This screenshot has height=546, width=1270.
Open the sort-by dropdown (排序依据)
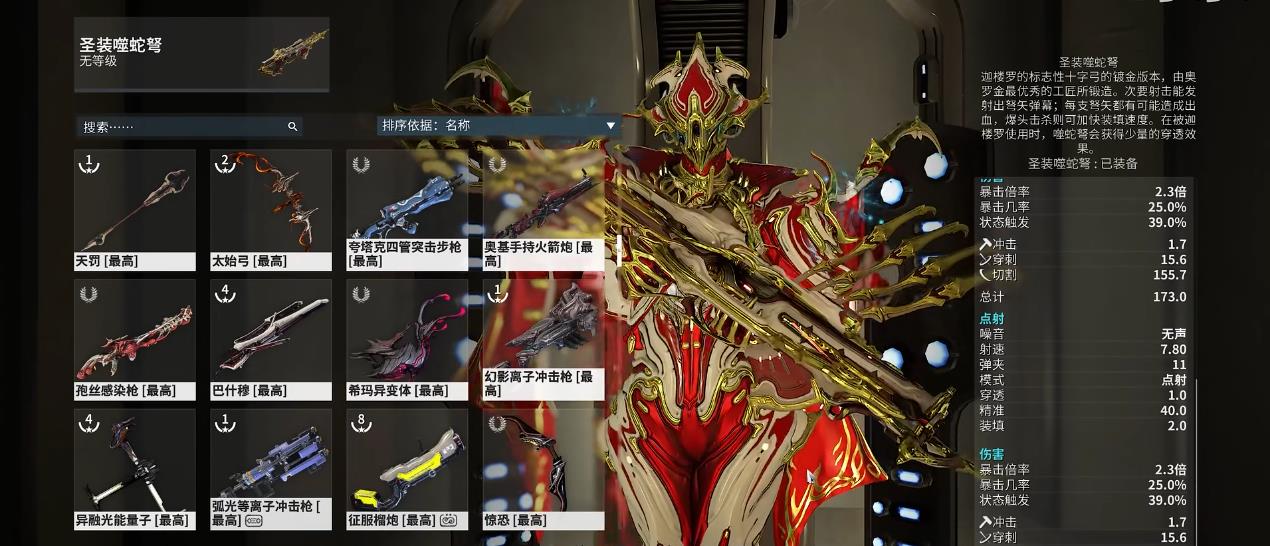pyautogui.click(x=498, y=126)
